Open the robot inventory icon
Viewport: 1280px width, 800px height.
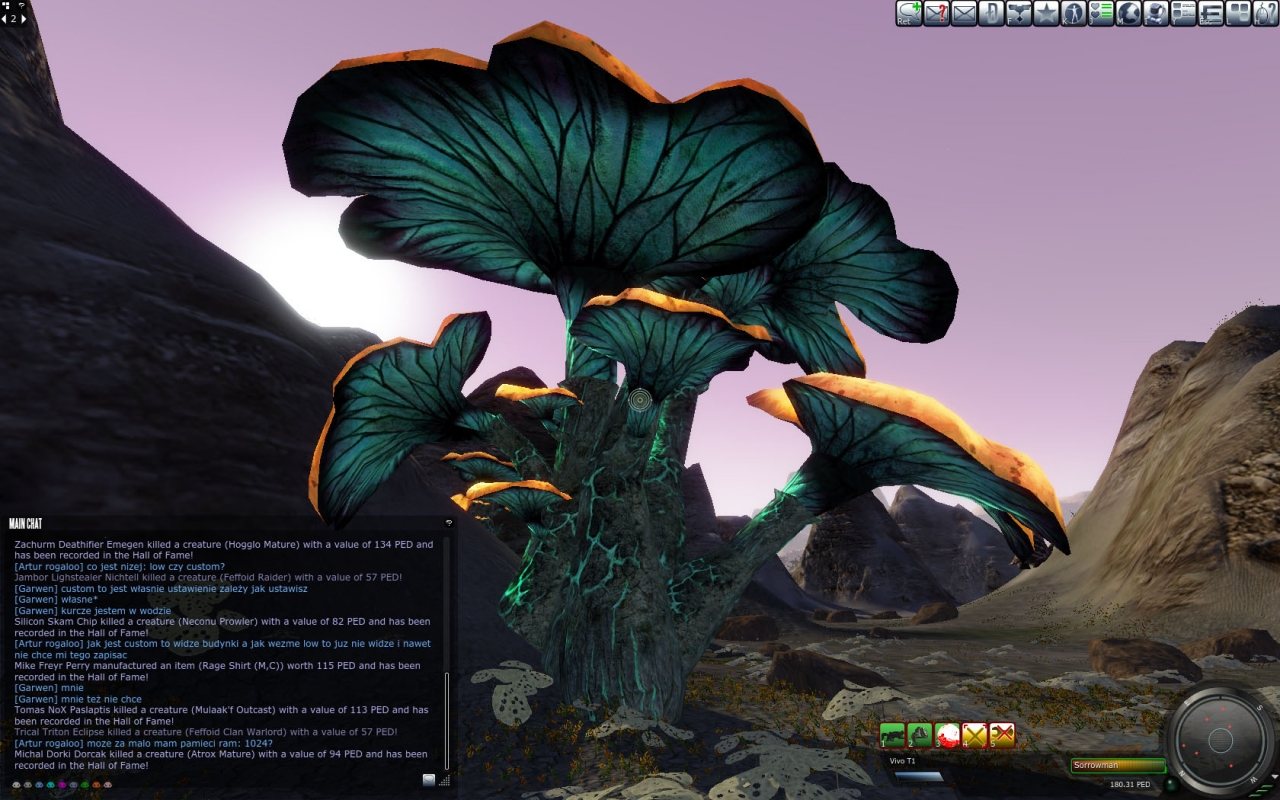[x=1156, y=13]
